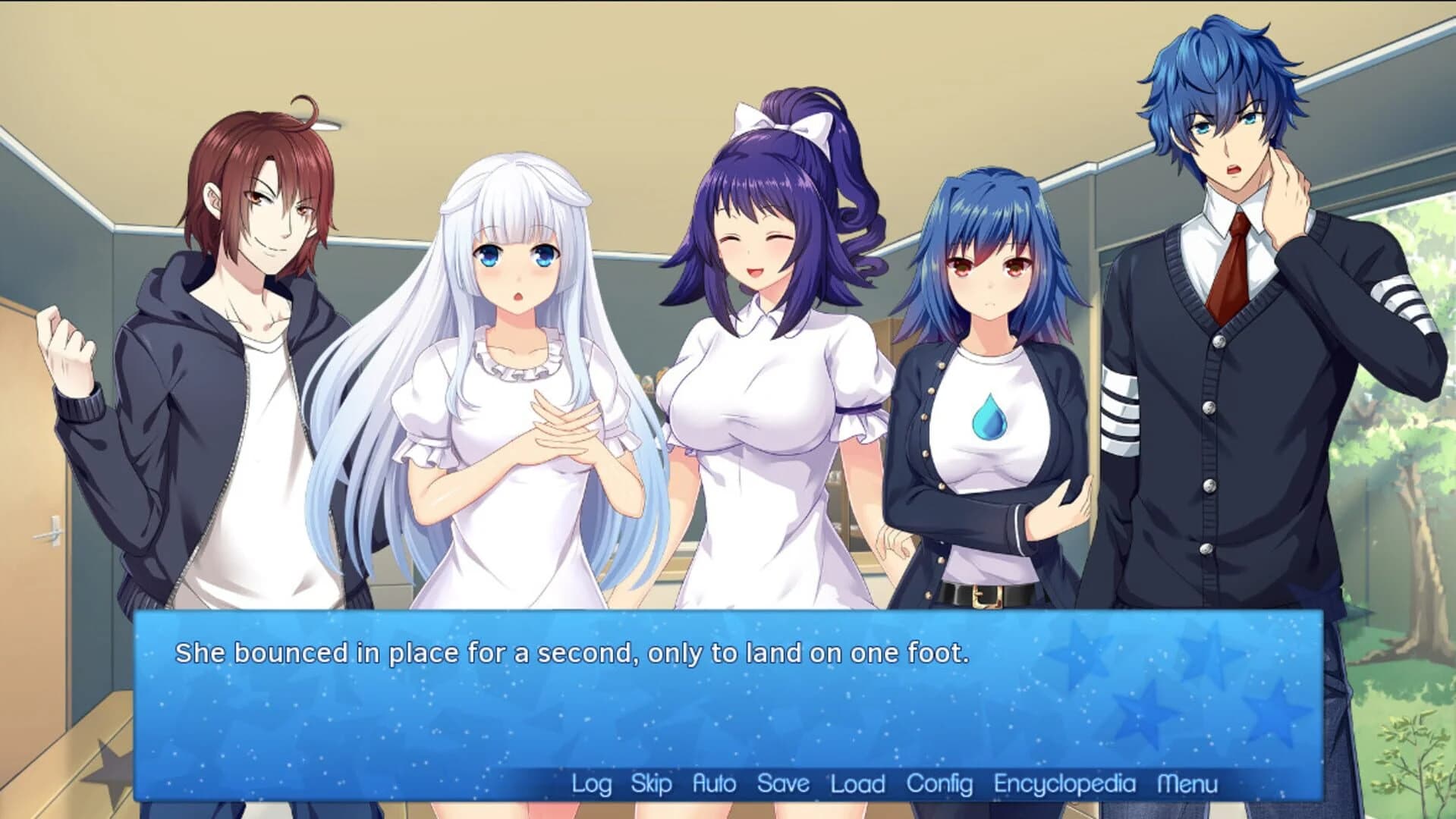This screenshot has height=819, width=1456.
Task: Turn on Auto read mode
Action: click(x=714, y=783)
